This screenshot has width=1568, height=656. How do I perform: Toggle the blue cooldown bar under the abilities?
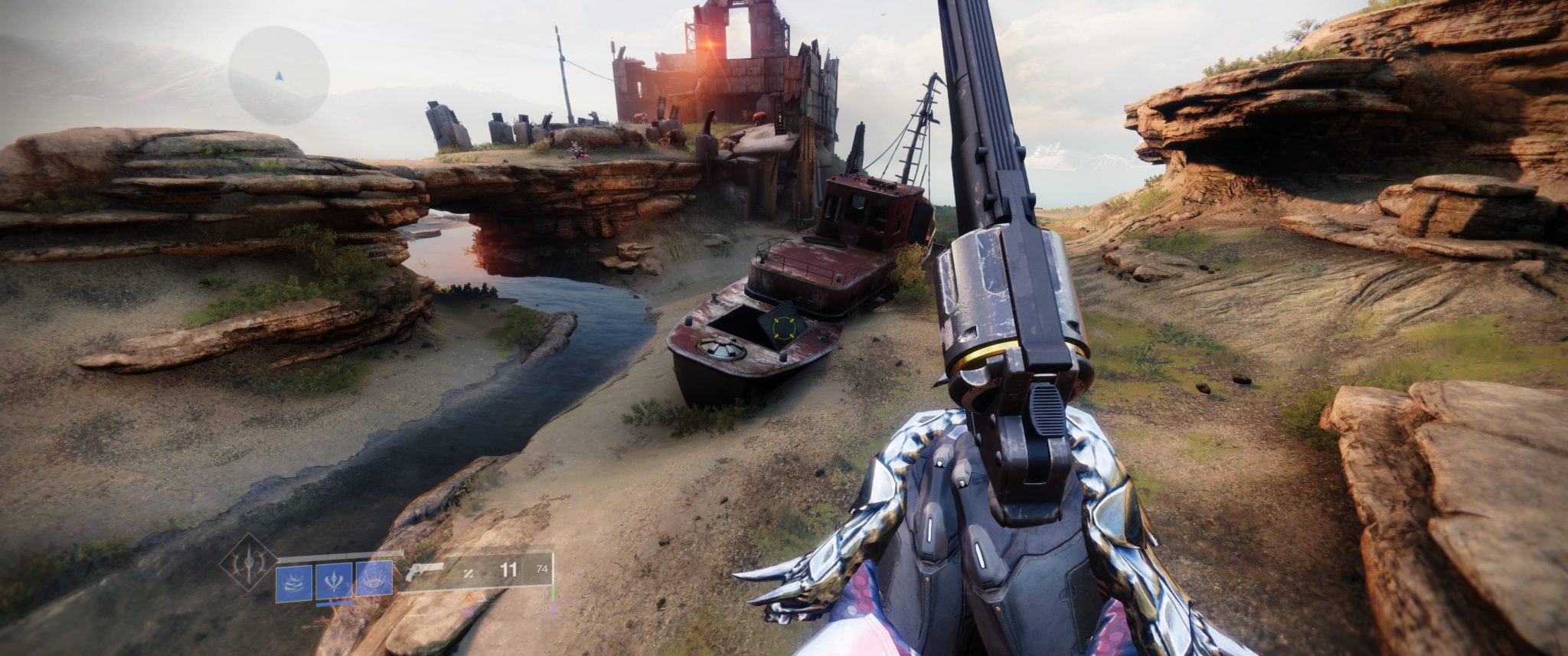tap(335, 603)
